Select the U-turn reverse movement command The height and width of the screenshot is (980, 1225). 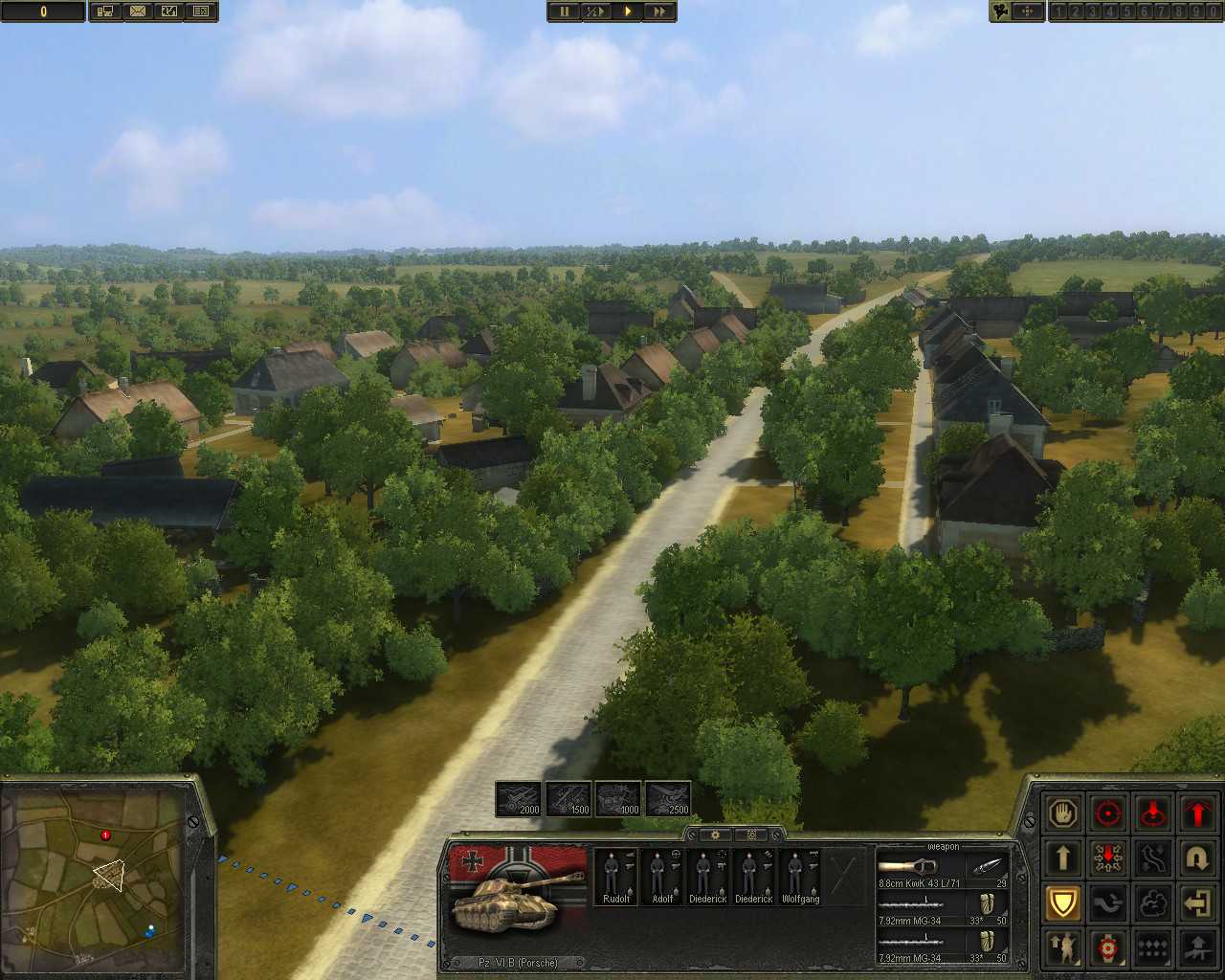[1197, 858]
